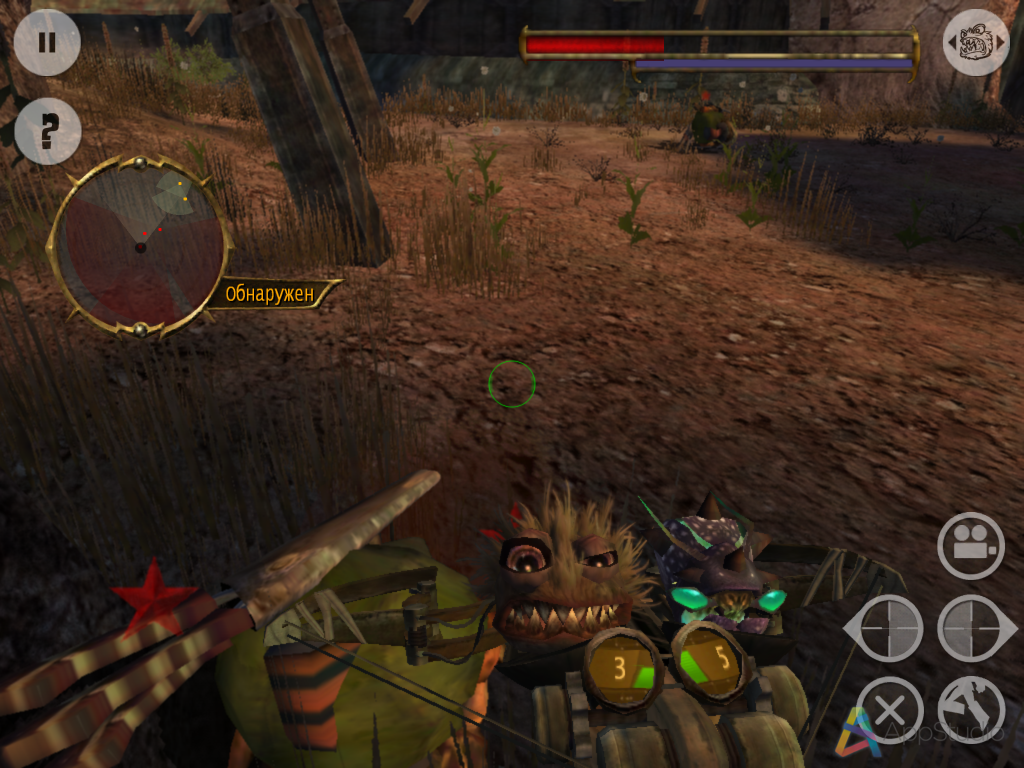Open the question mark help button
The height and width of the screenshot is (768, 1024).
coord(47,131)
